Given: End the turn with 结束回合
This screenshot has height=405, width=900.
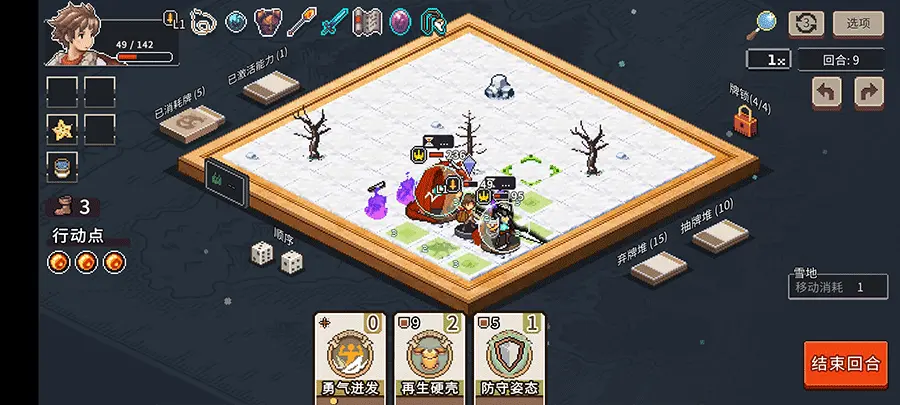Looking at the screenshot, I should point(845,362).
